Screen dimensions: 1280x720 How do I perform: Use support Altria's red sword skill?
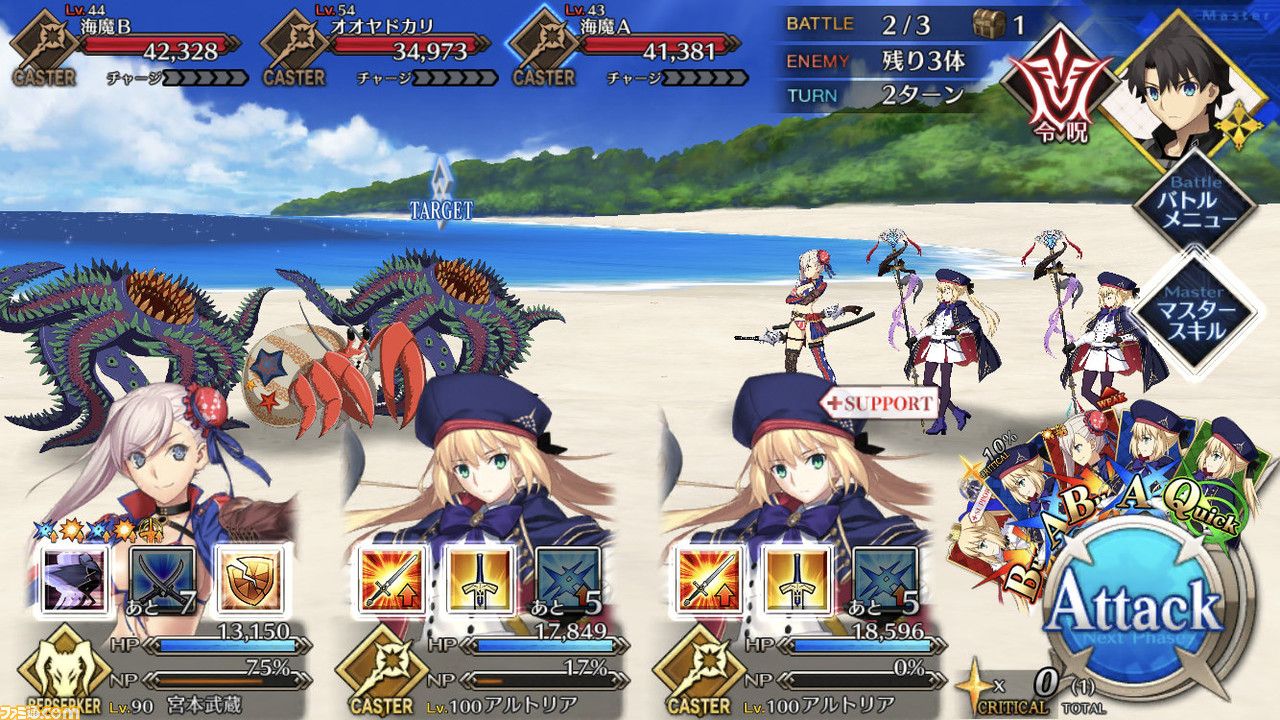click(705, 580)
